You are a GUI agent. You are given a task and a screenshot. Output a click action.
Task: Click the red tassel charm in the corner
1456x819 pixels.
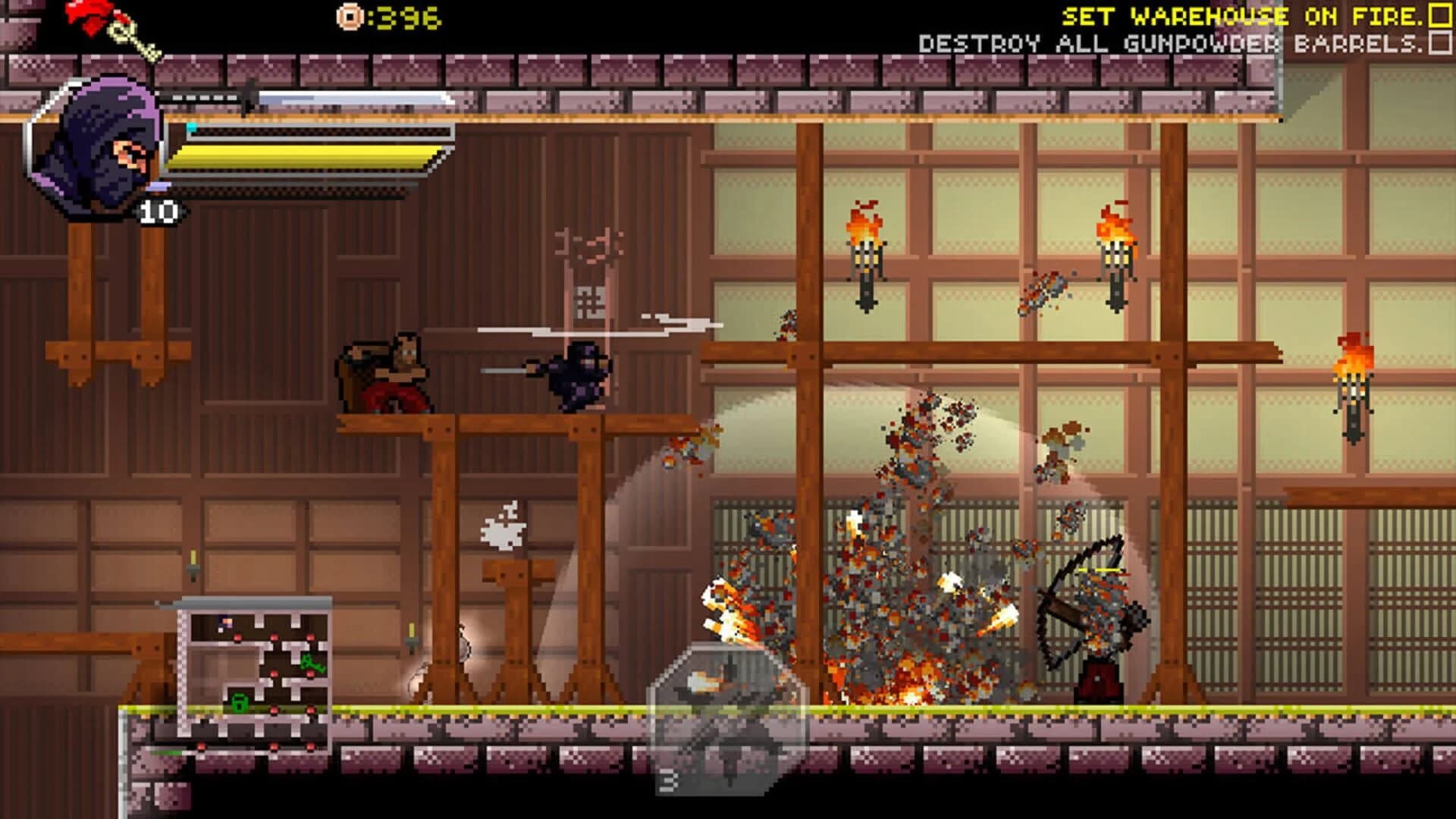point(85,14)
